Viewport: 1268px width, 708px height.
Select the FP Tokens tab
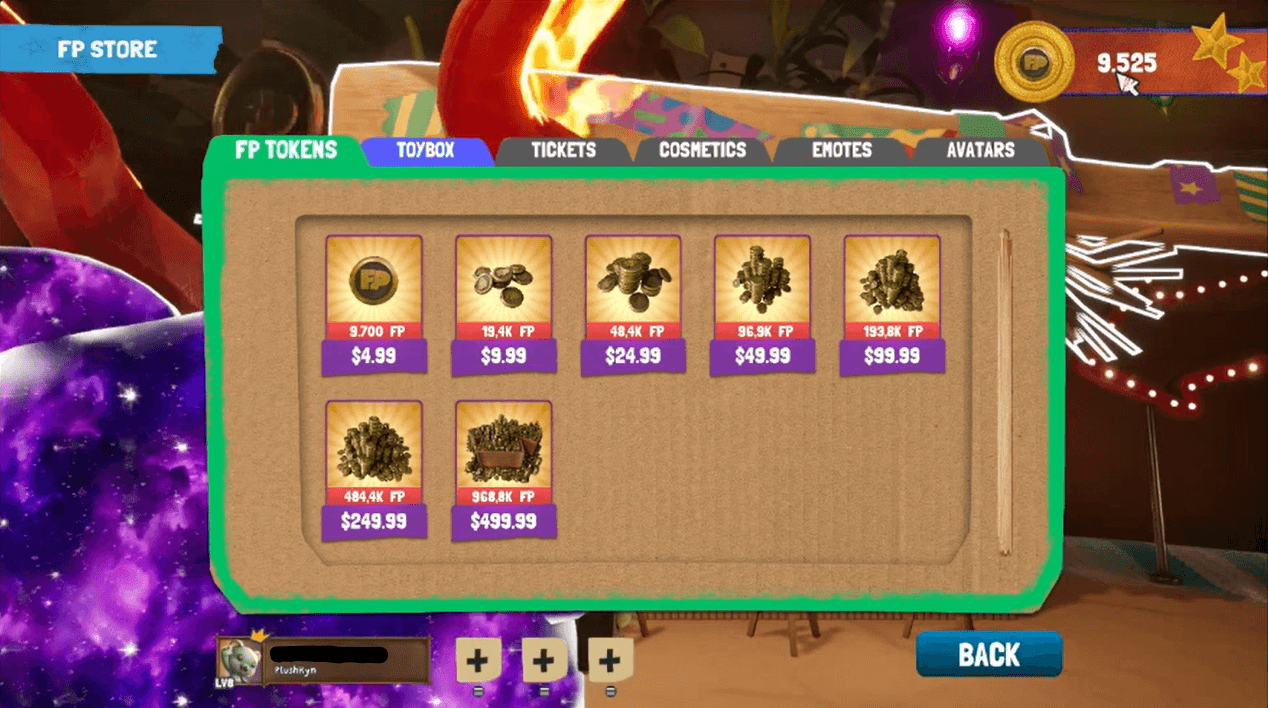[286, 151]
